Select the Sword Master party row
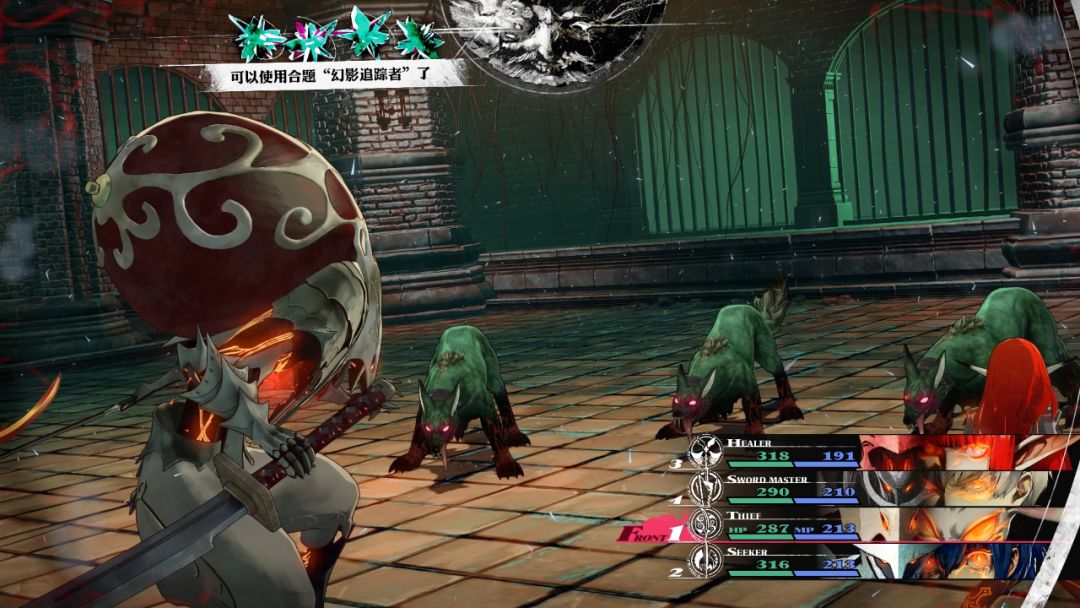Image resolution: width=1080 pixels, height=608 pixels. pos(790,487)
